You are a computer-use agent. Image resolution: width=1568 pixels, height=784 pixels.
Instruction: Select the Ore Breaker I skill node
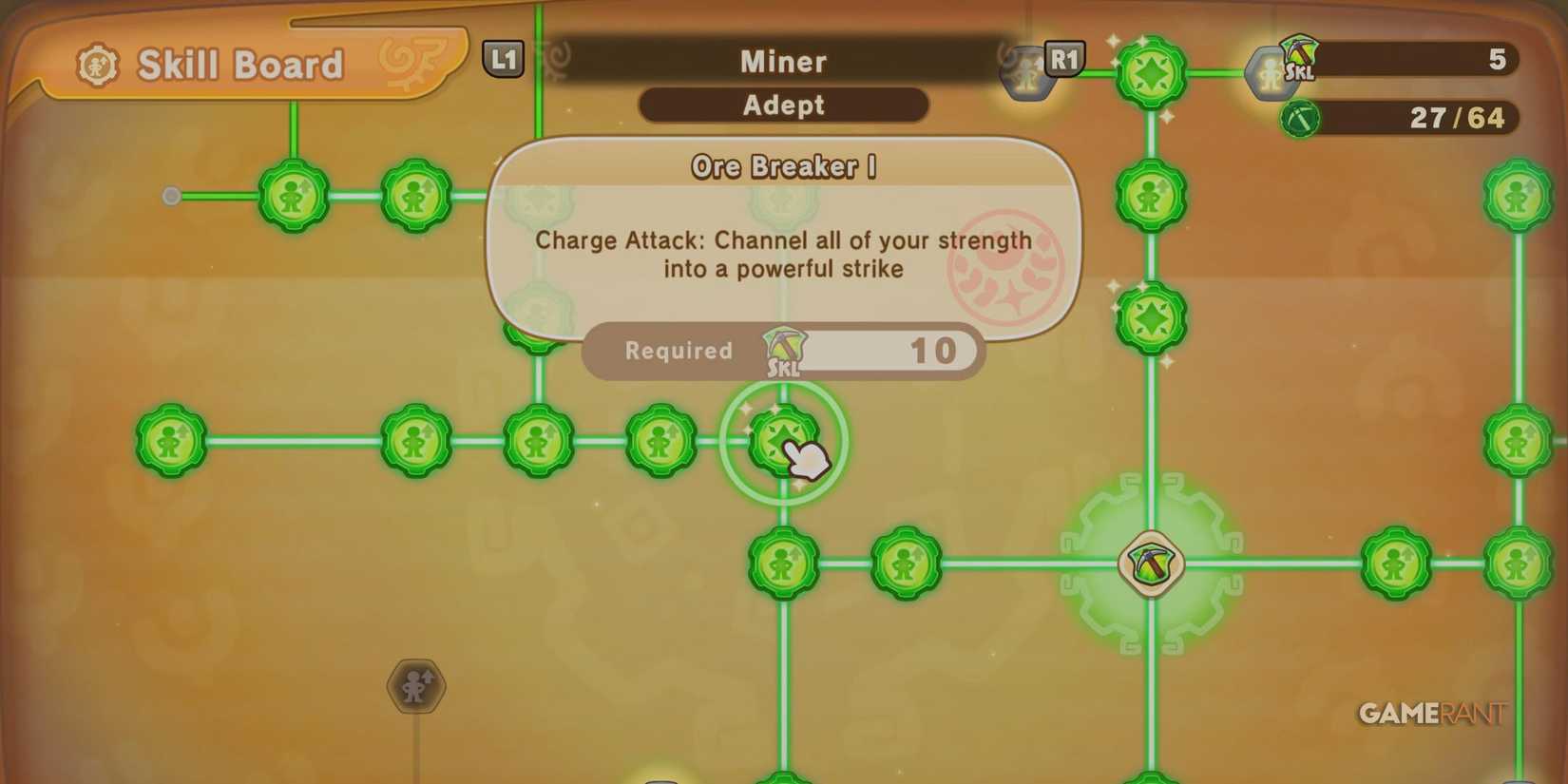782,442
